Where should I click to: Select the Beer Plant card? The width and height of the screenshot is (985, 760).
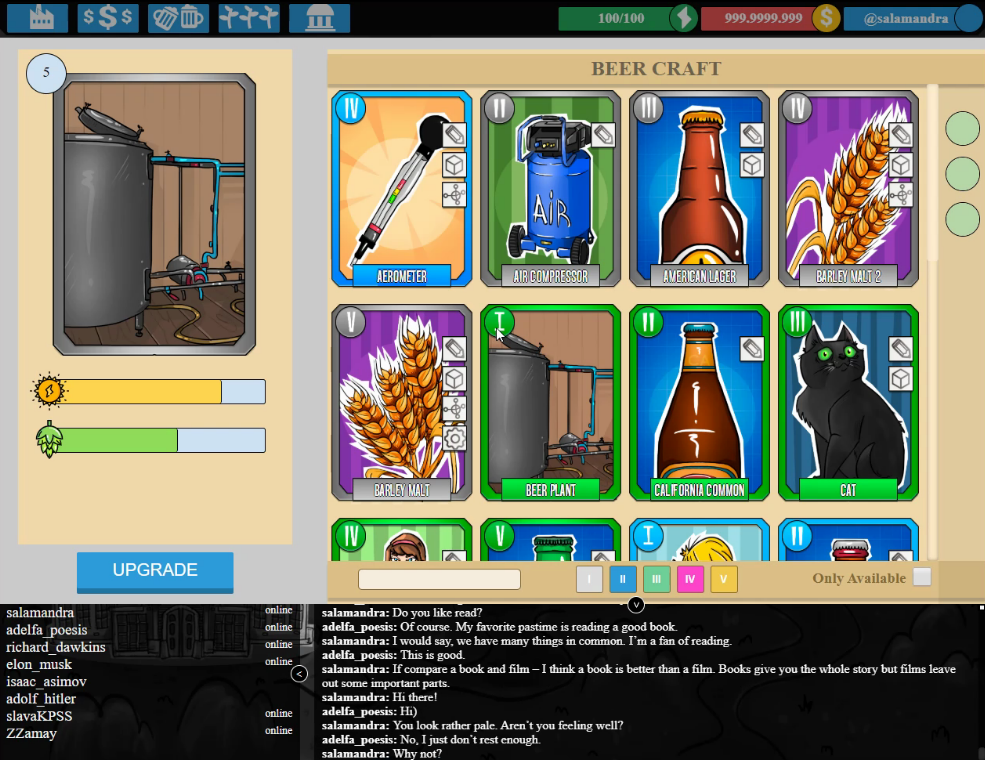click(x=550, y=403)
